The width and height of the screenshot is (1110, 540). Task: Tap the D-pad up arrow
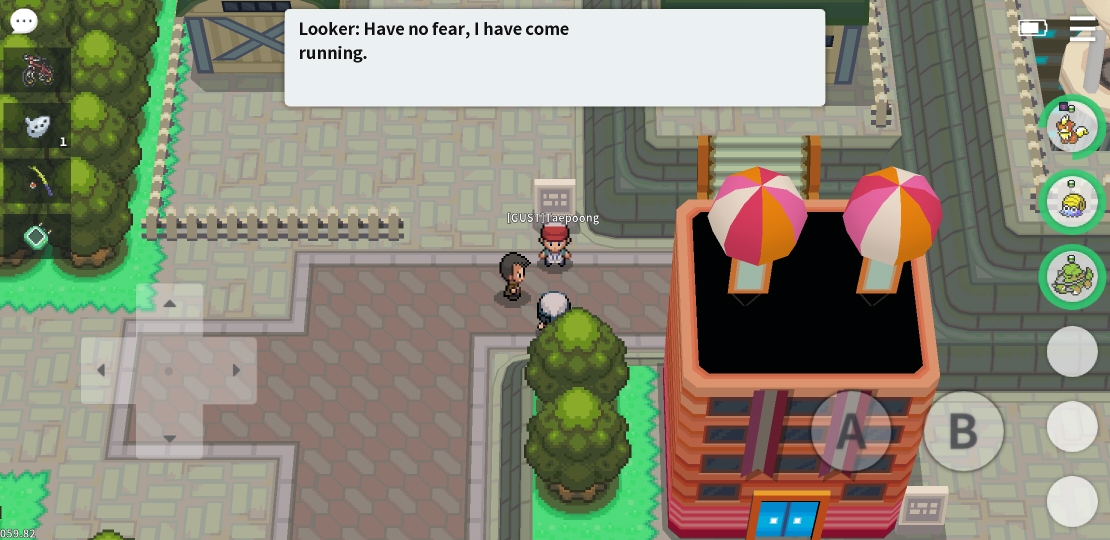point(169,305)
